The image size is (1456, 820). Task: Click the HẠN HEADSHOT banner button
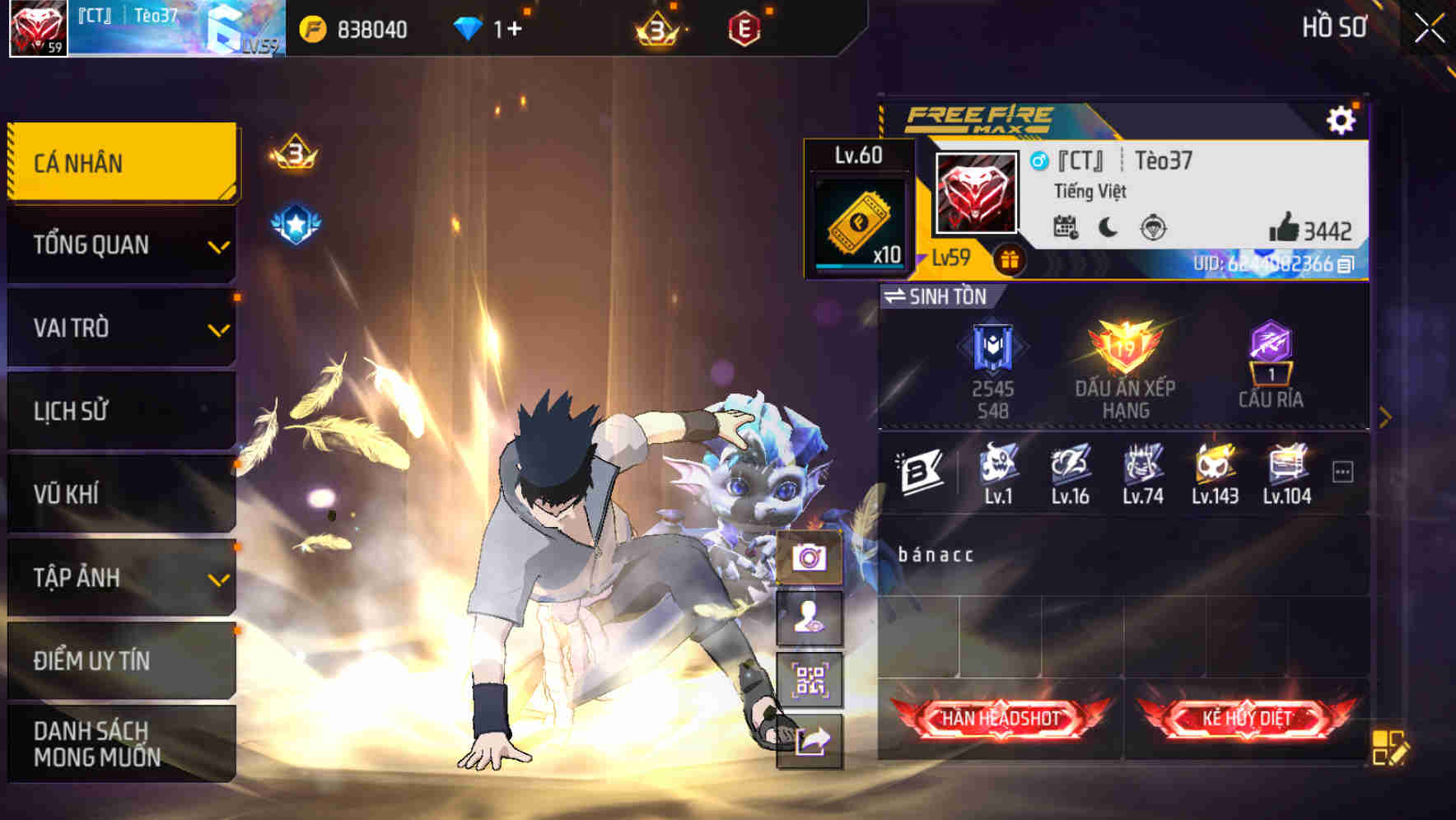(998, 717)
